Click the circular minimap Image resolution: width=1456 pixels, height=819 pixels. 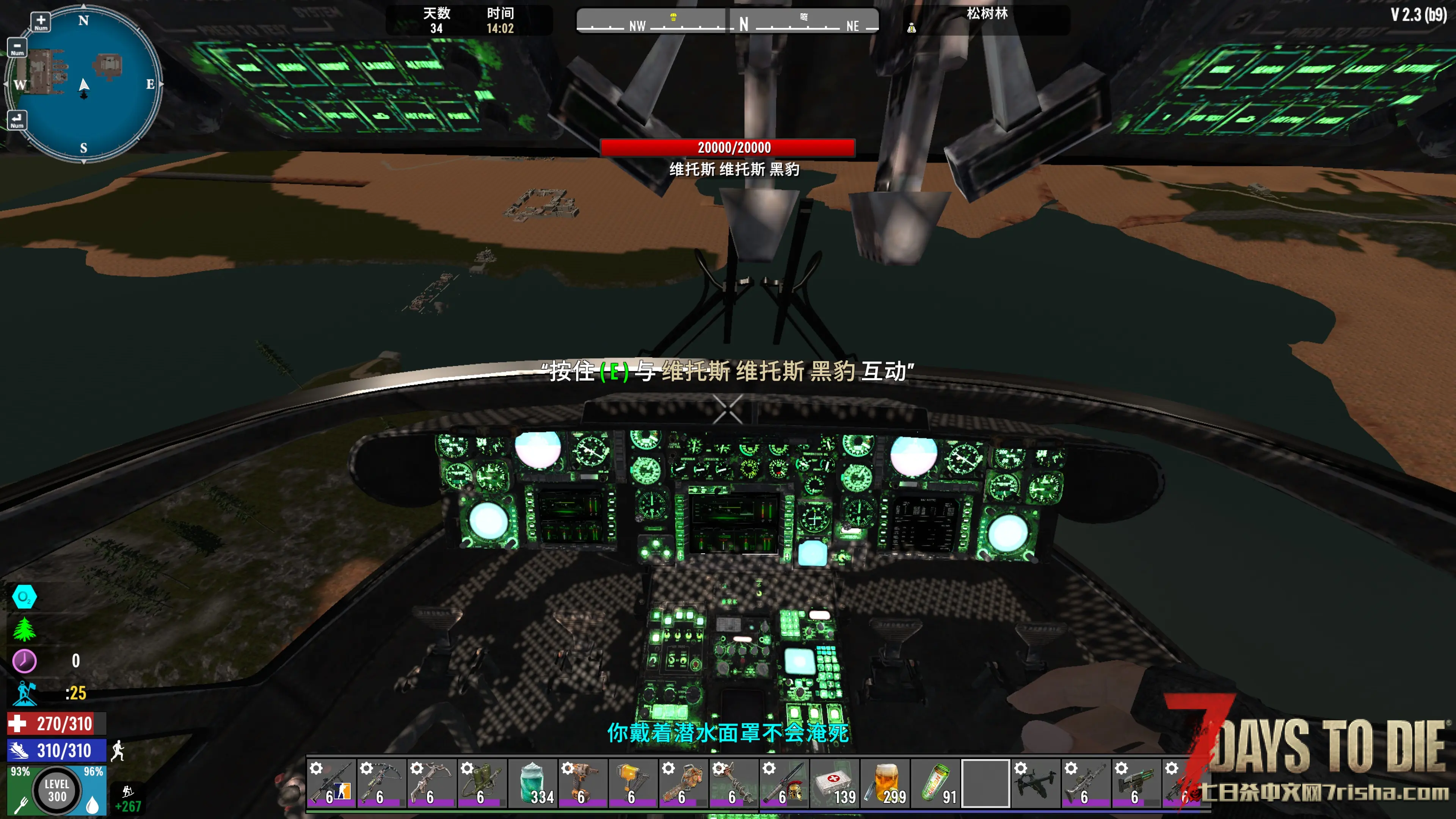click(x=84, y=84)
